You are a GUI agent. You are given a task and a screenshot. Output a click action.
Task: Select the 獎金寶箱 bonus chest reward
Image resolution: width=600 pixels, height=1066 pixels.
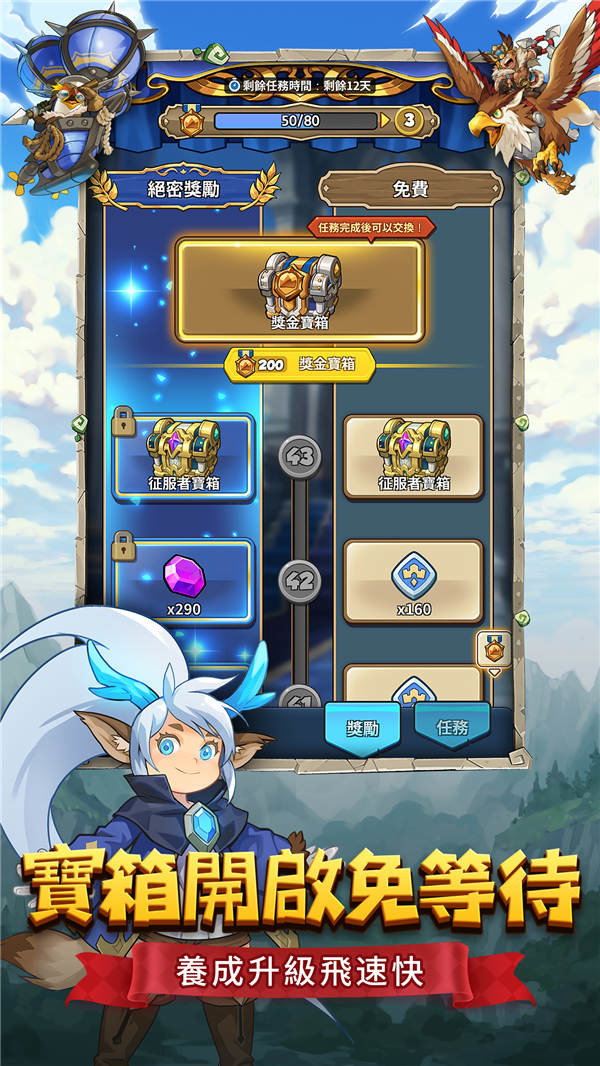tap(300, 289)
